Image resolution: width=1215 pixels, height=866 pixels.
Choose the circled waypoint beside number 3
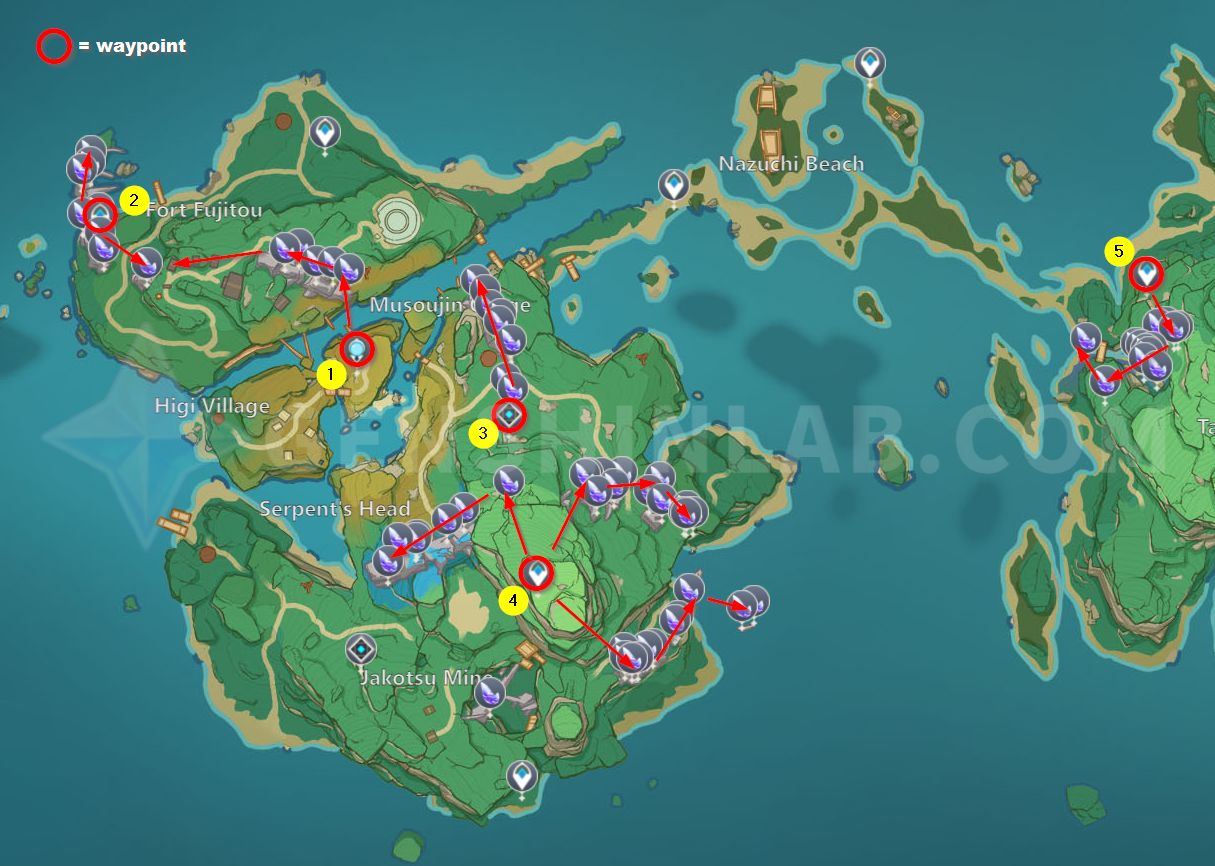point(511,412)
